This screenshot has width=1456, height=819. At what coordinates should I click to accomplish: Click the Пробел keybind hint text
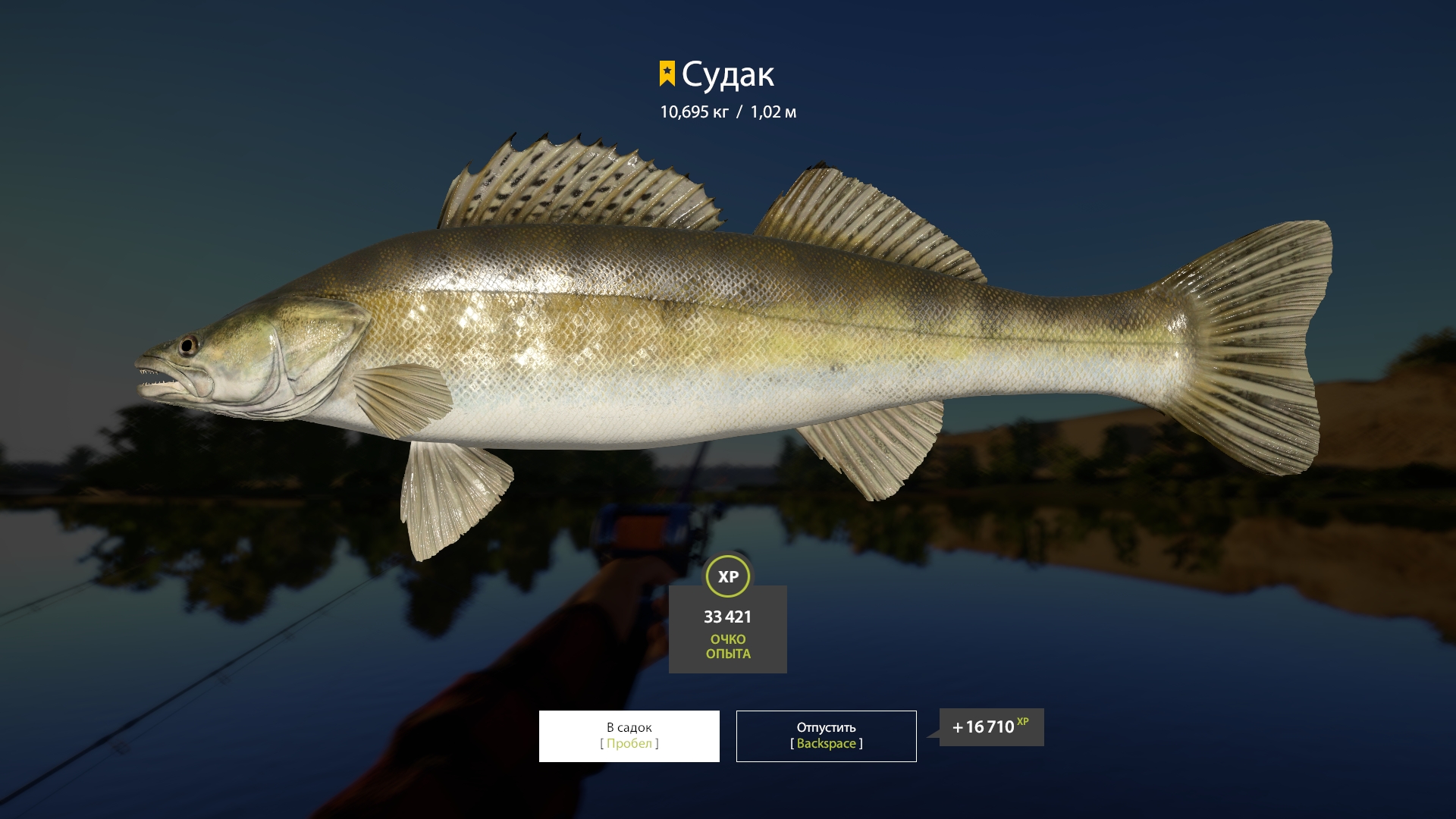pyautogui.click(x=628, y=744)
